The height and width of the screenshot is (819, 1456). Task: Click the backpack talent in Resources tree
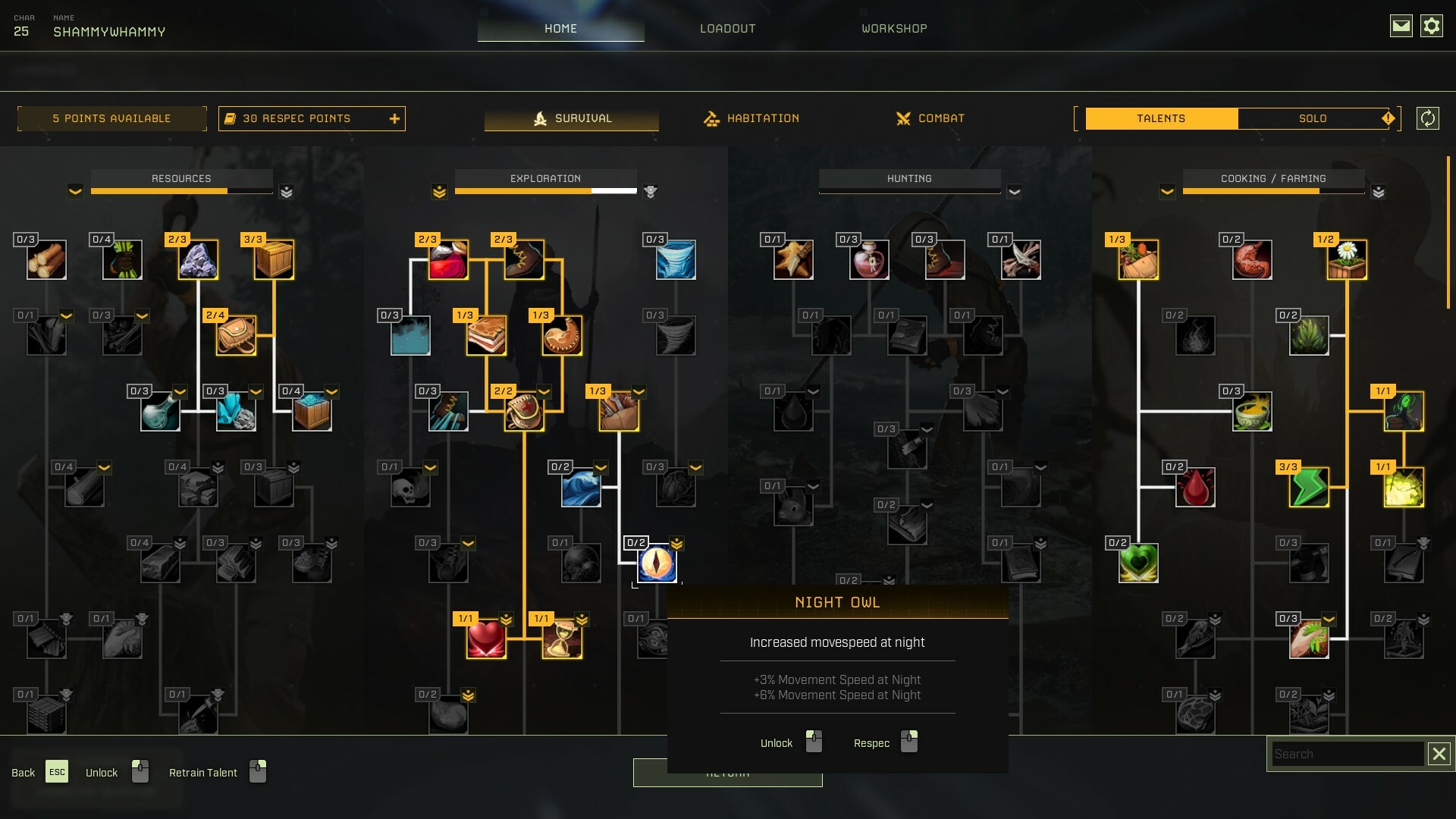[x=234, y=335]
